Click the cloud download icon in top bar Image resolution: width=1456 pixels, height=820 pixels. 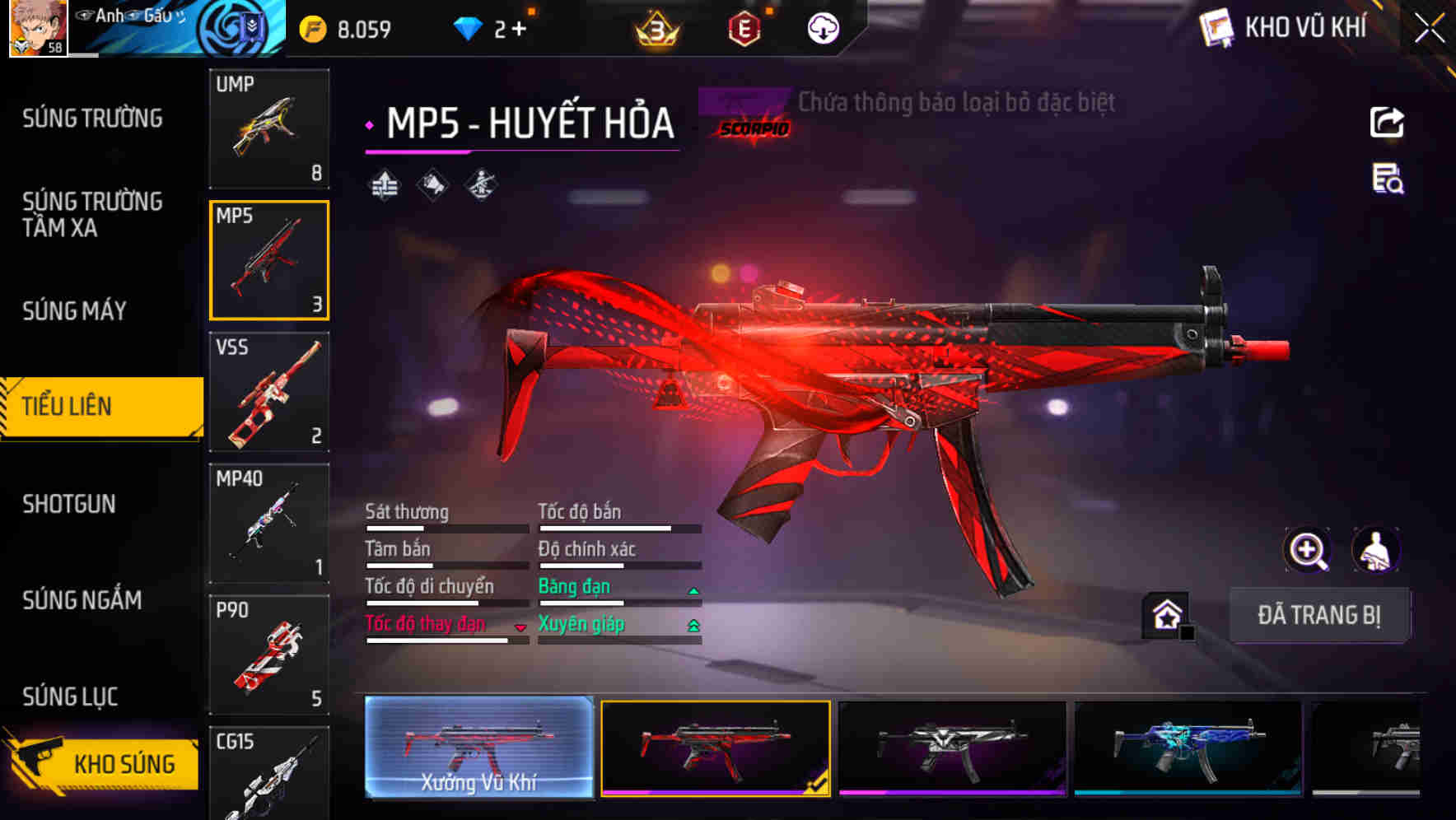click(x=822, y=27)
